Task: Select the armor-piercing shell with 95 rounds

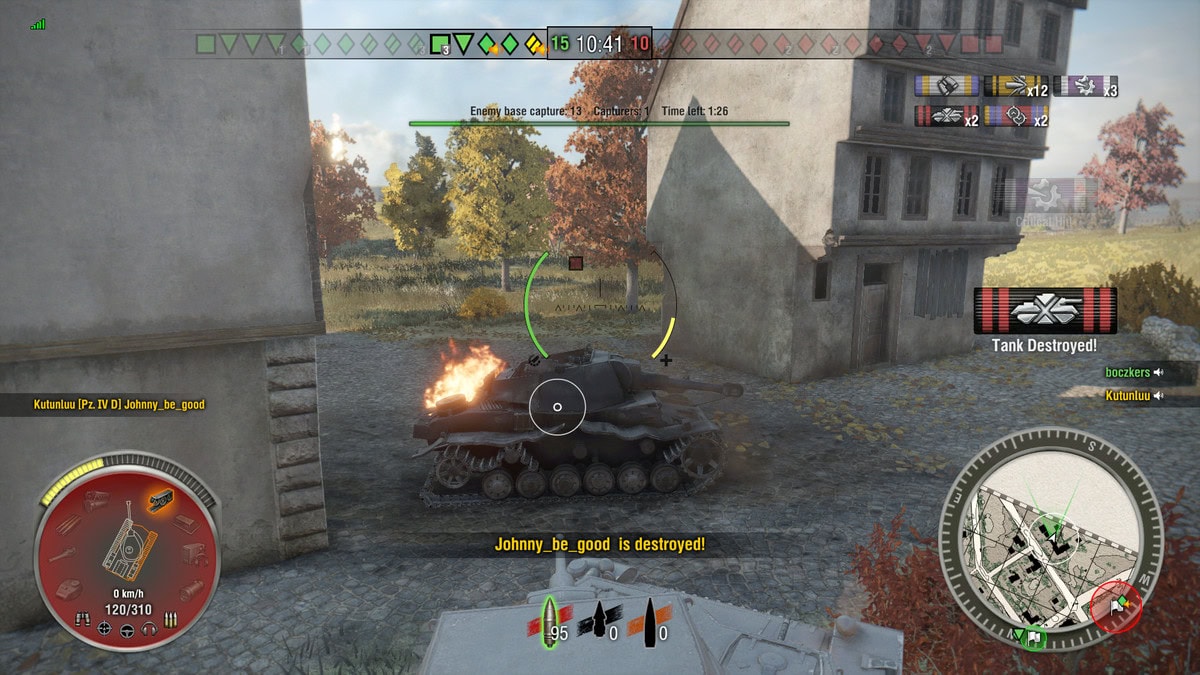Action: [549, 621]
